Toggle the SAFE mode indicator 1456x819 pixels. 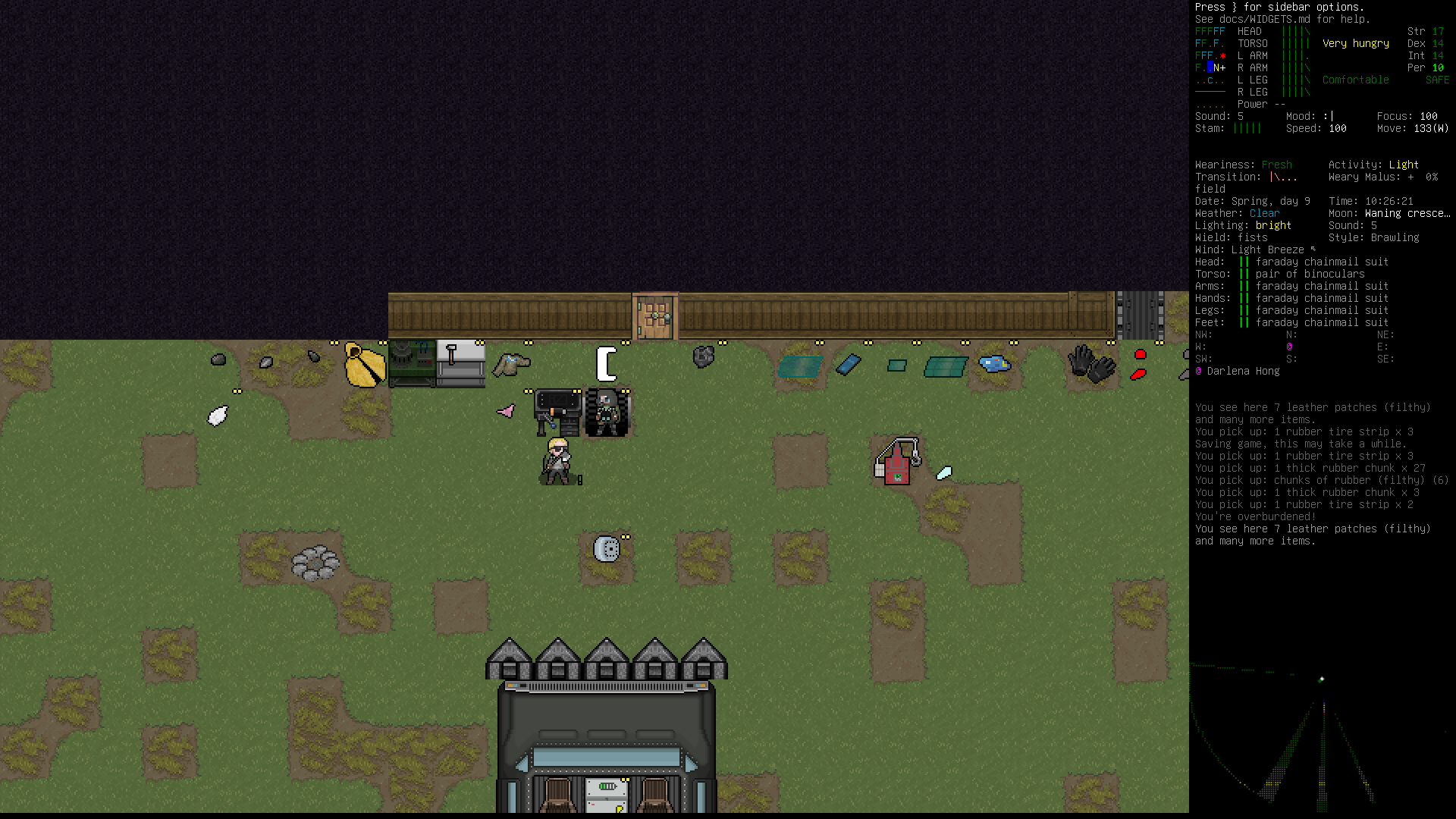(1436, 80)
